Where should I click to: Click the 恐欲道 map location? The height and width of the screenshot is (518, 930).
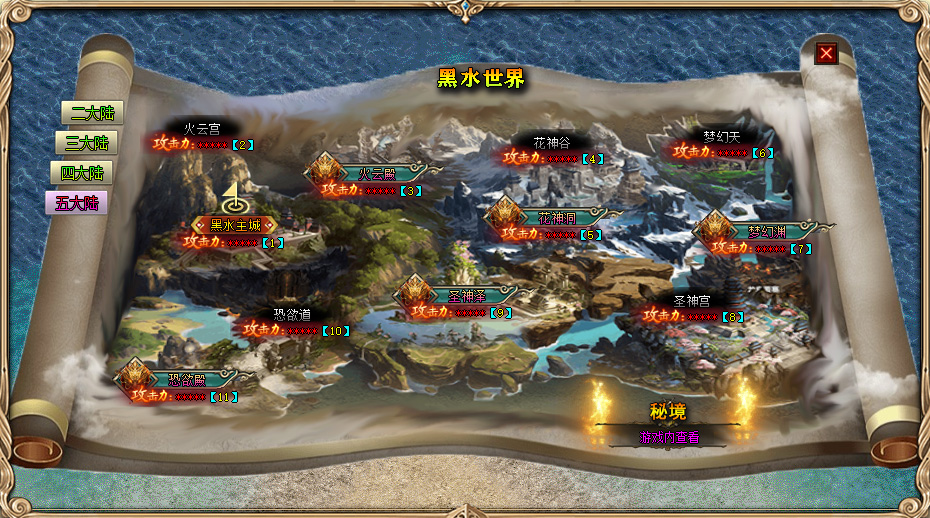click(x=292, y=314)
